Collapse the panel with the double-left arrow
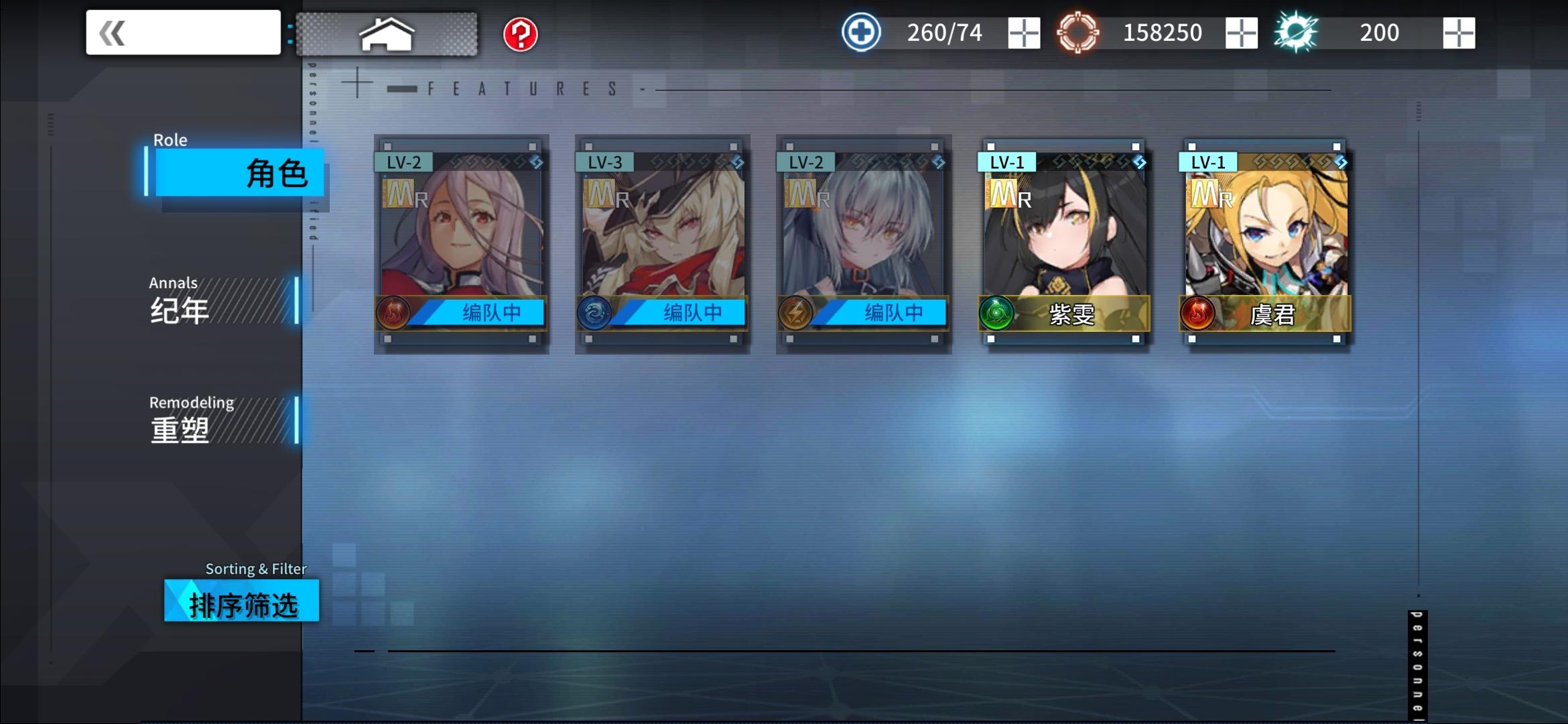 (111, 32)
